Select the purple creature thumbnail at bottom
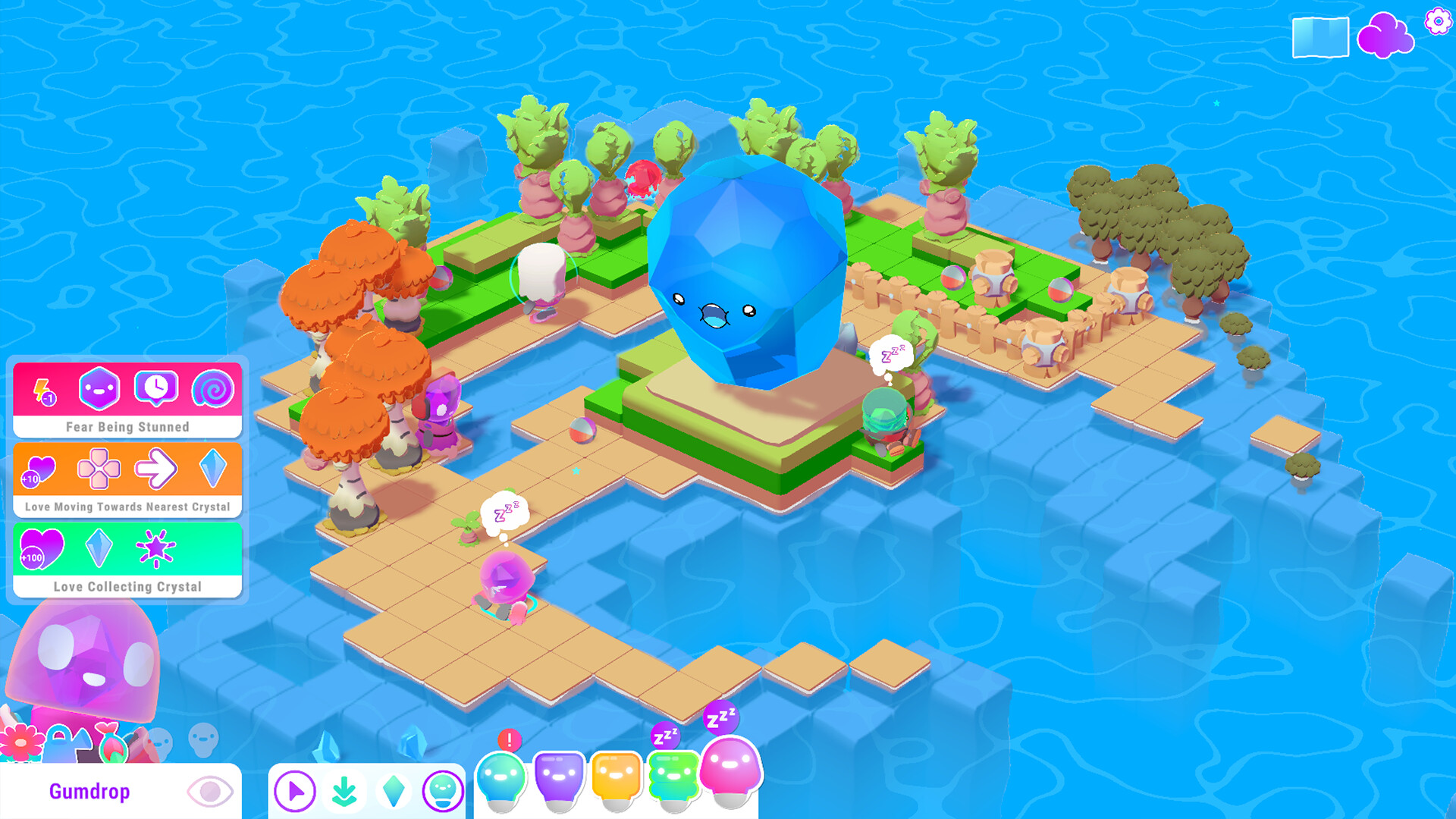Viewport: 1456px width, 819px height. click(559, 777)
